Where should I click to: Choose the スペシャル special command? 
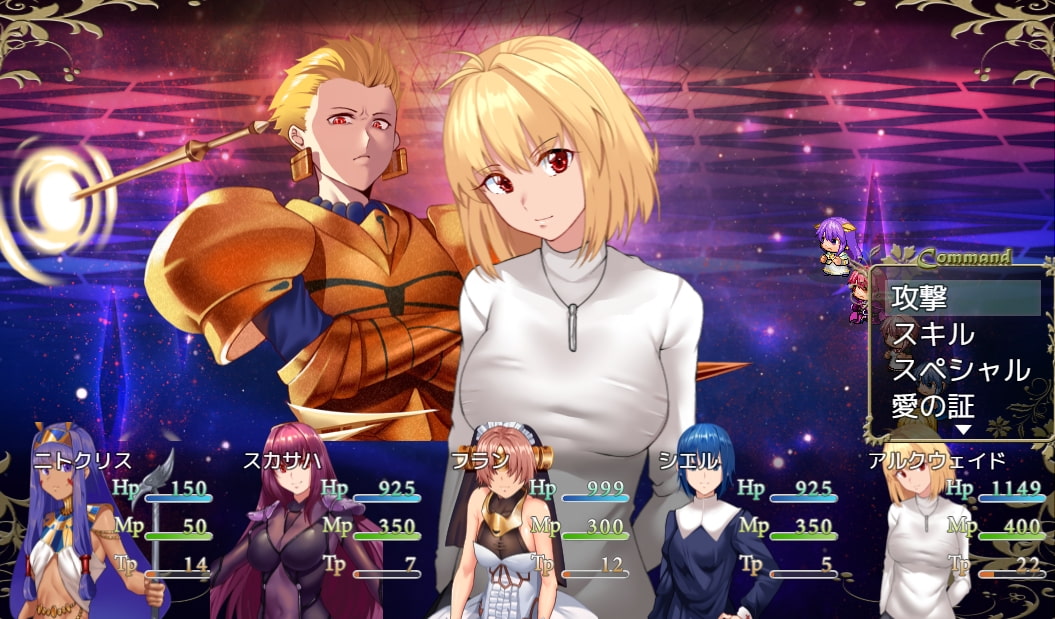(962, 370)
